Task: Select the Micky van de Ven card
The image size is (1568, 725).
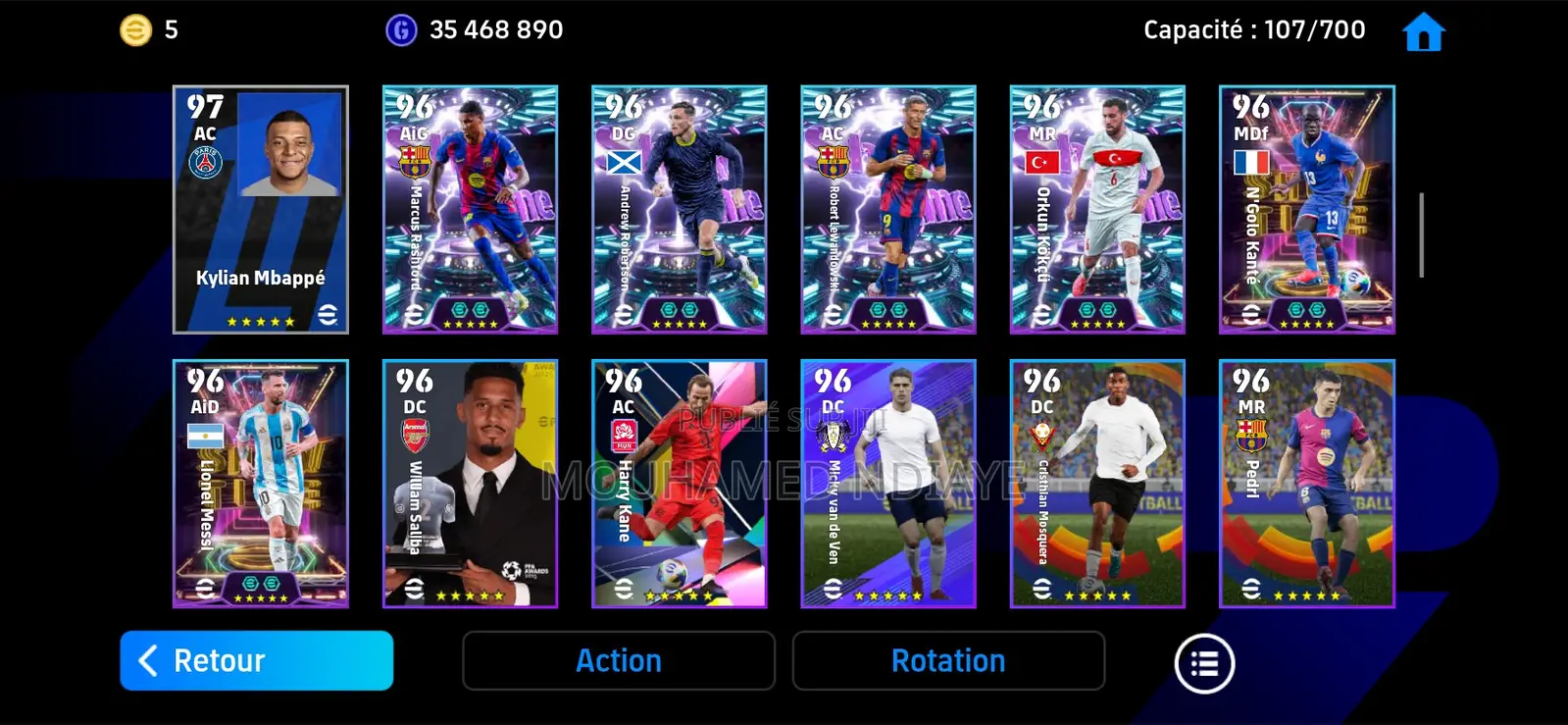Action: tap(887, 486)
